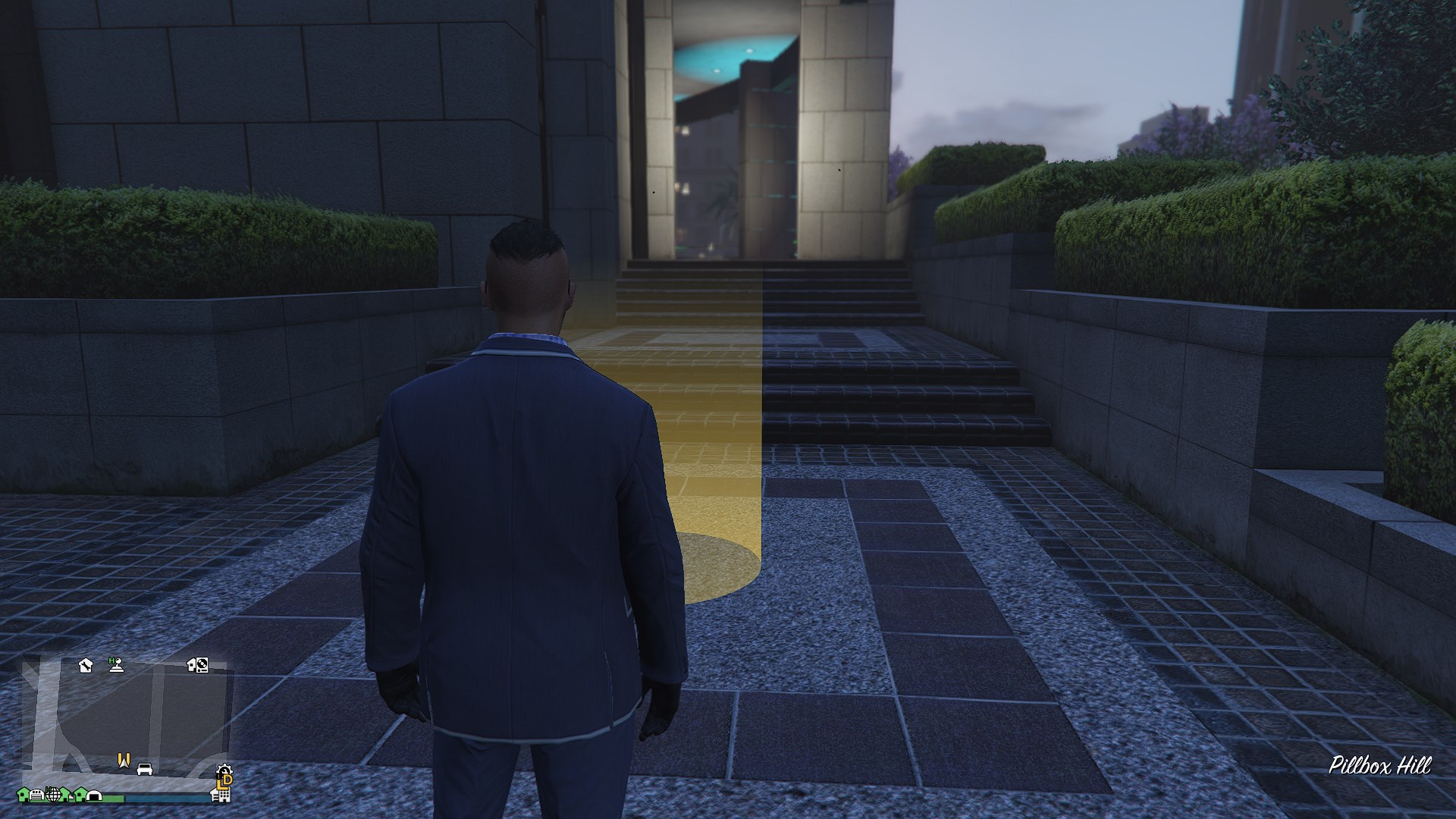Select the leftmost green house property blip

[x=23, y=794]
